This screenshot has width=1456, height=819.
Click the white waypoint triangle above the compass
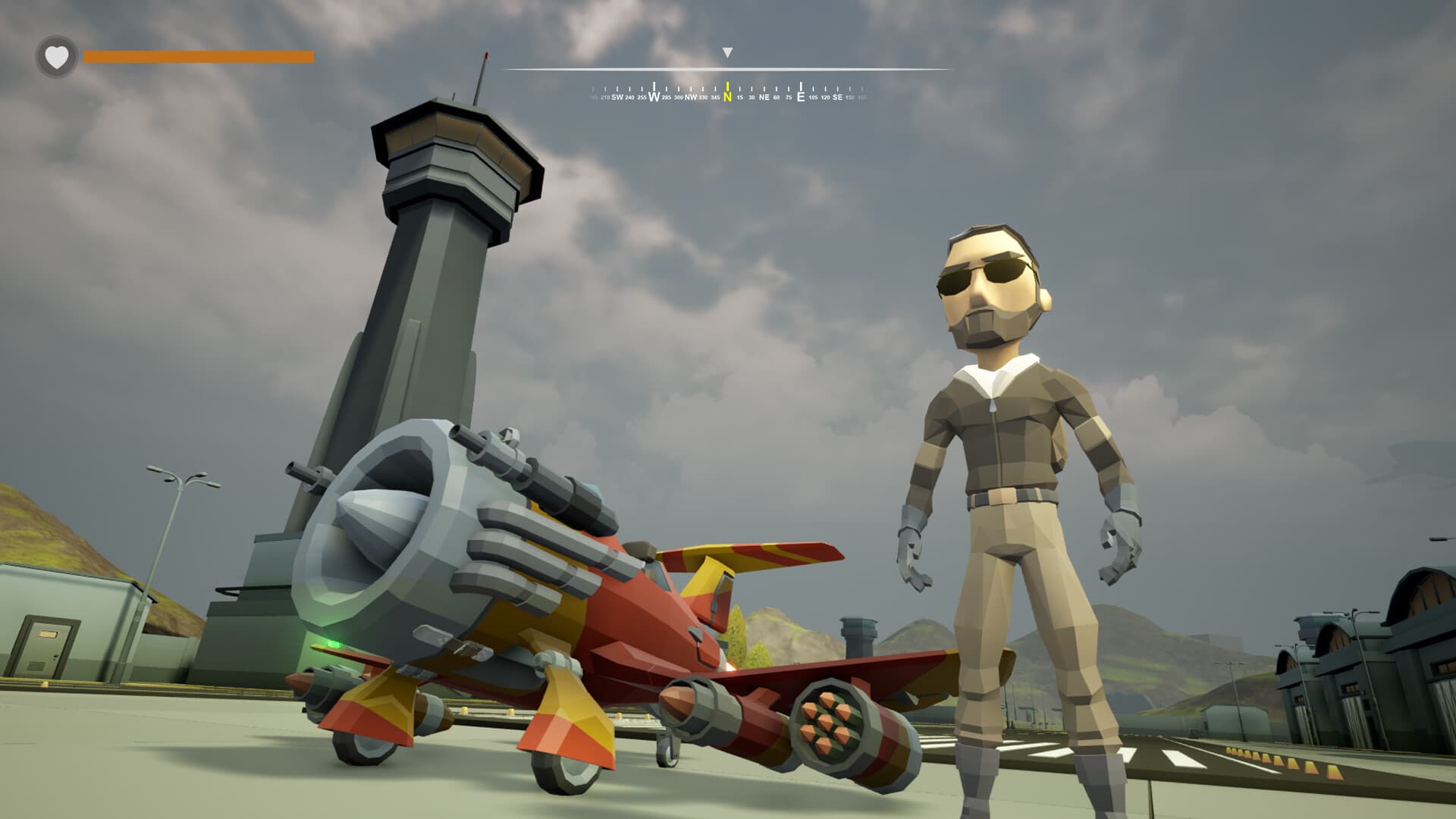point(728,53)
